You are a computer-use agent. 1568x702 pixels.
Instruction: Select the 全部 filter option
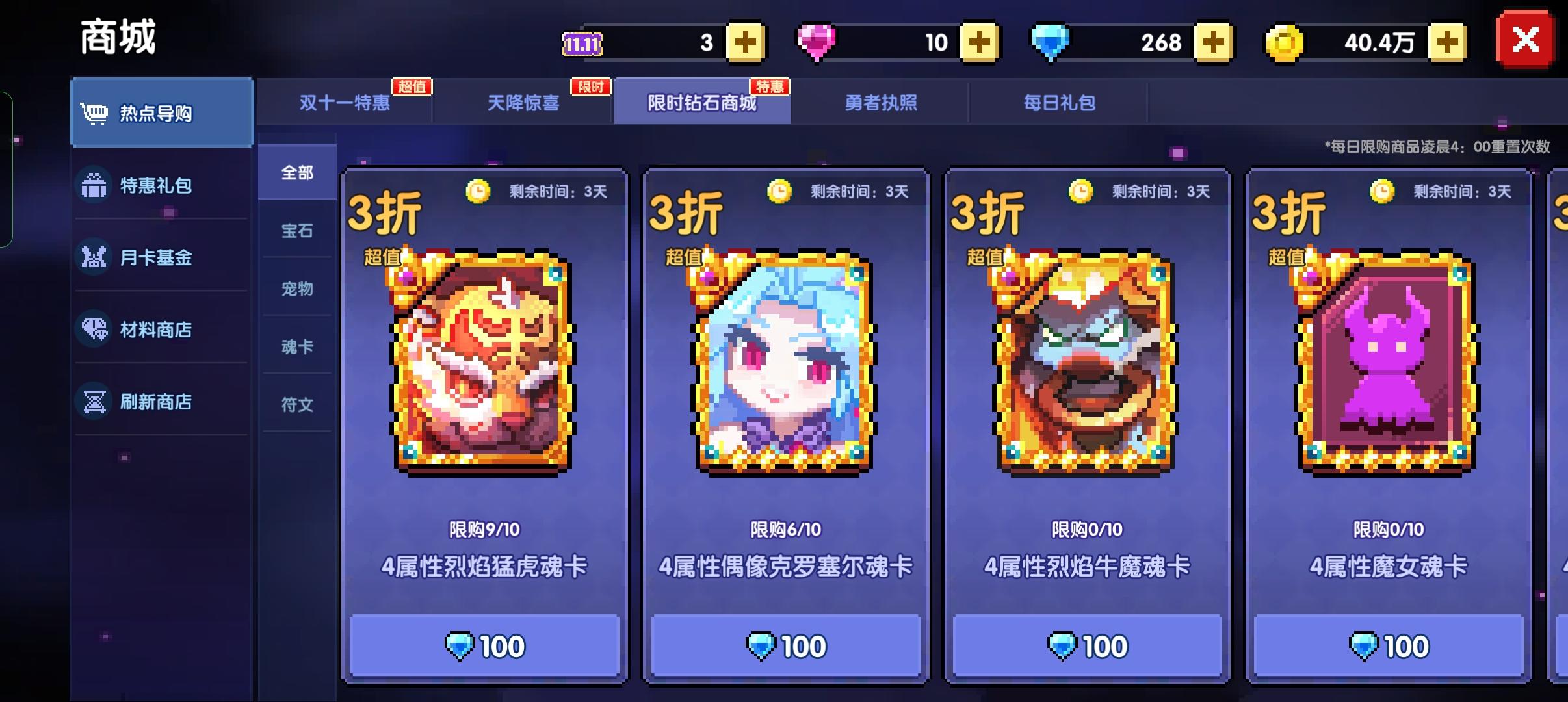click(297, 173)
